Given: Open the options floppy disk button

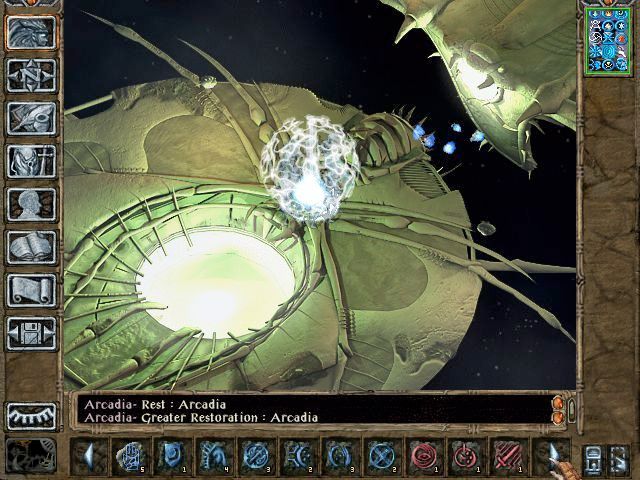Looking at the screenshot, I should 31,333.
